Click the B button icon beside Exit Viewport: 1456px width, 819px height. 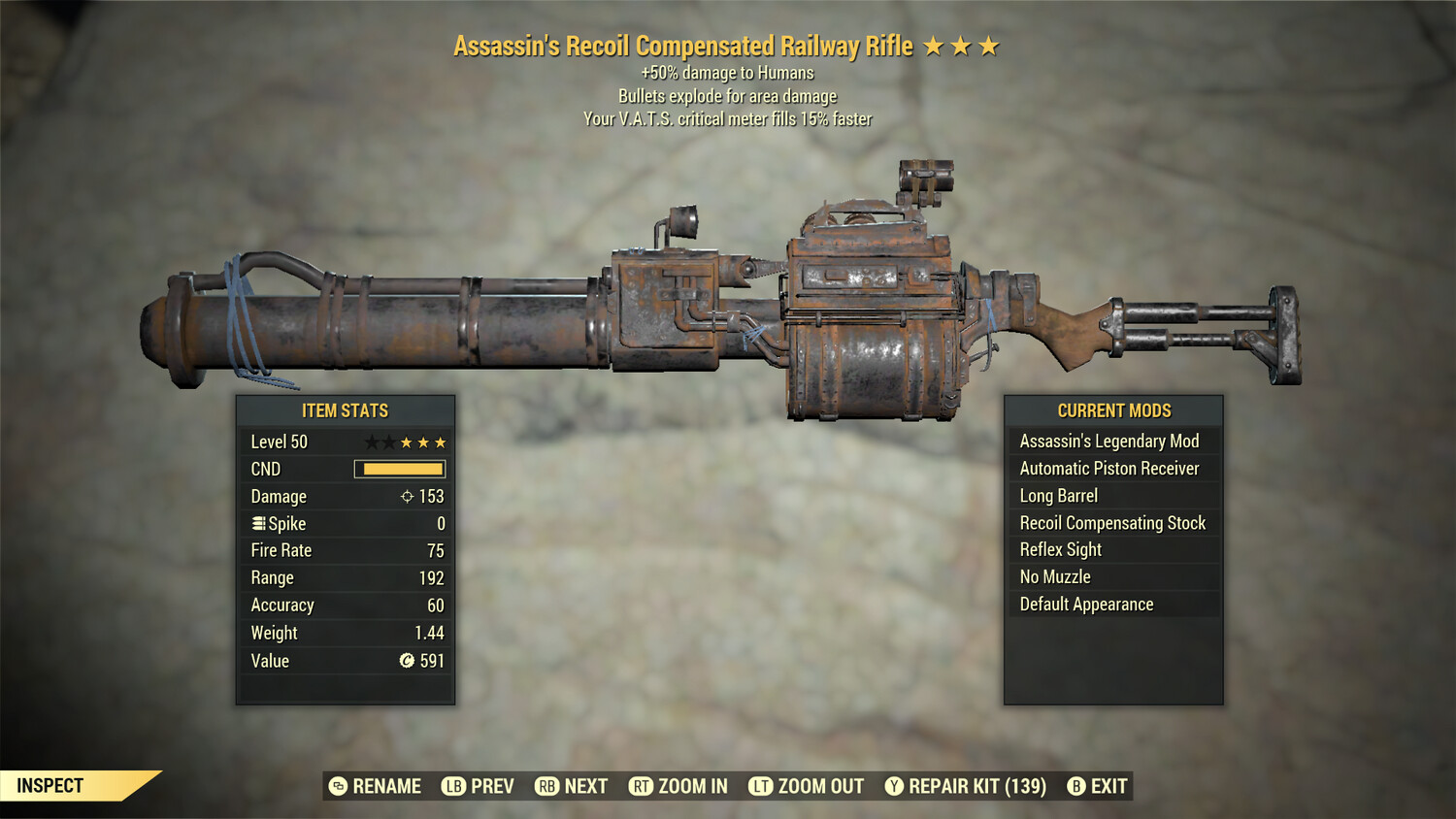(x=1075, y=786)
